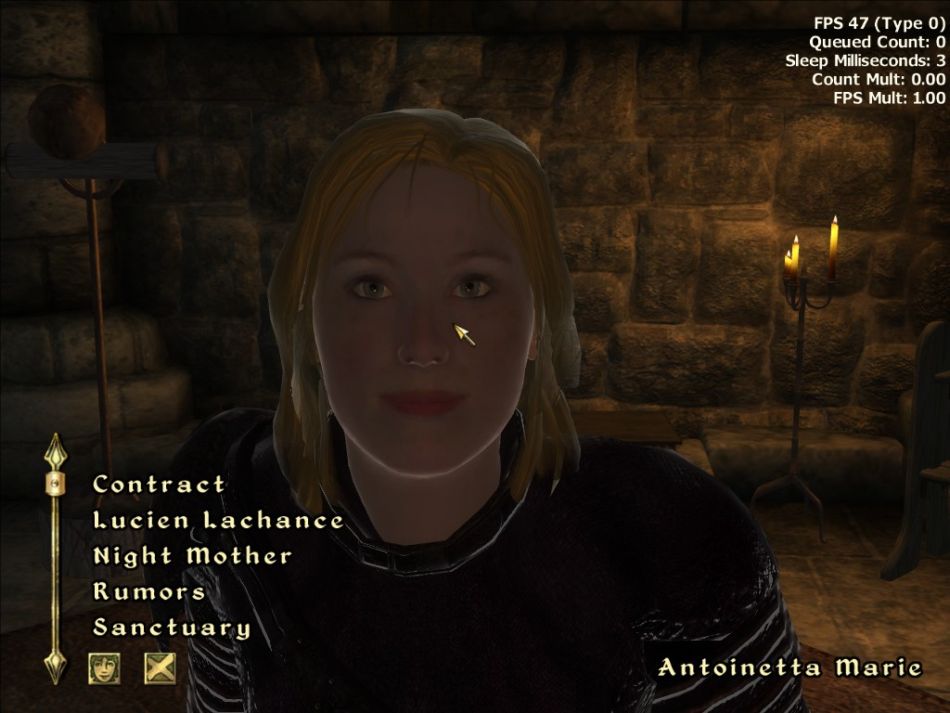
Task: Select the Night Mother topic
Action: (x=192, y=556)
